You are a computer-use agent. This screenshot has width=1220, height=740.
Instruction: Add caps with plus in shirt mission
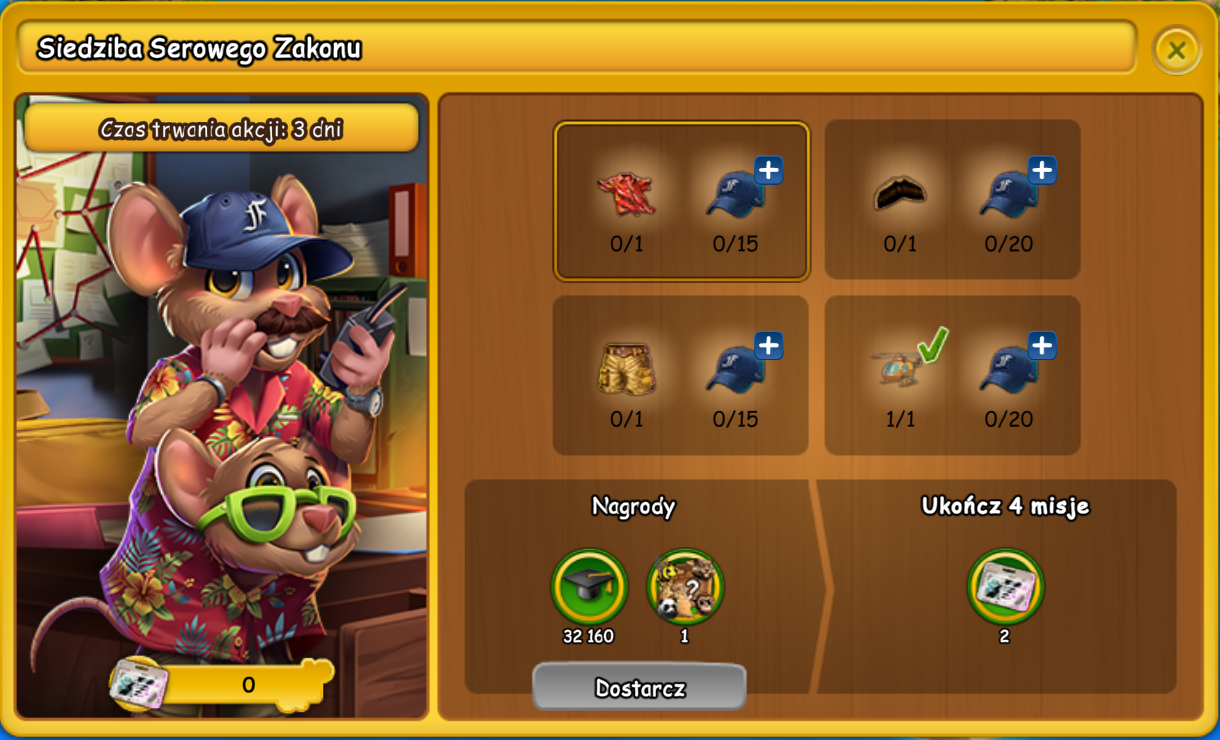coord(768,171)
